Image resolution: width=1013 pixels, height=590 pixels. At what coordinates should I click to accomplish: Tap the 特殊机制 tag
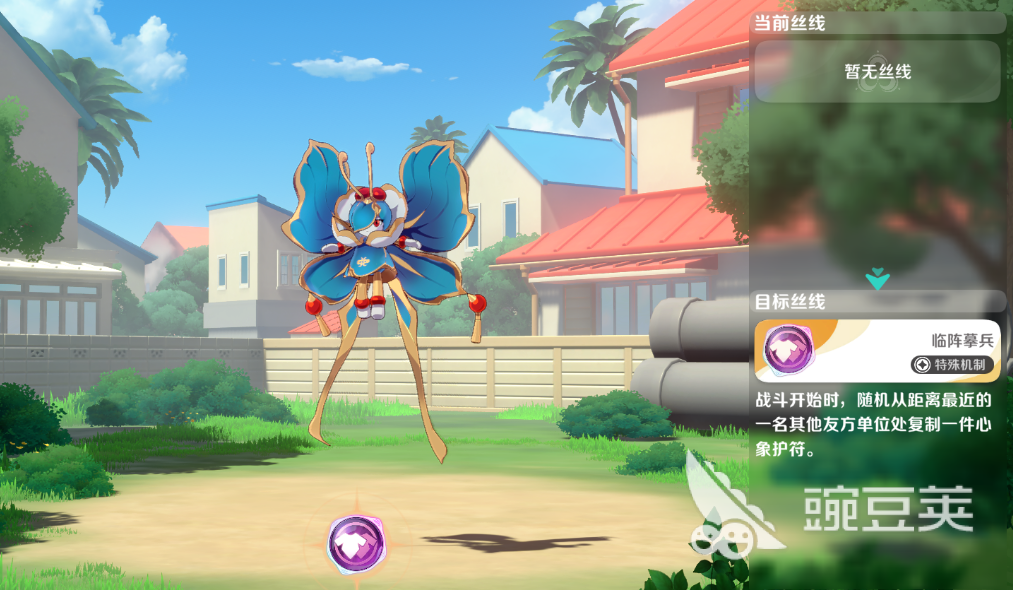click(953, 364)
